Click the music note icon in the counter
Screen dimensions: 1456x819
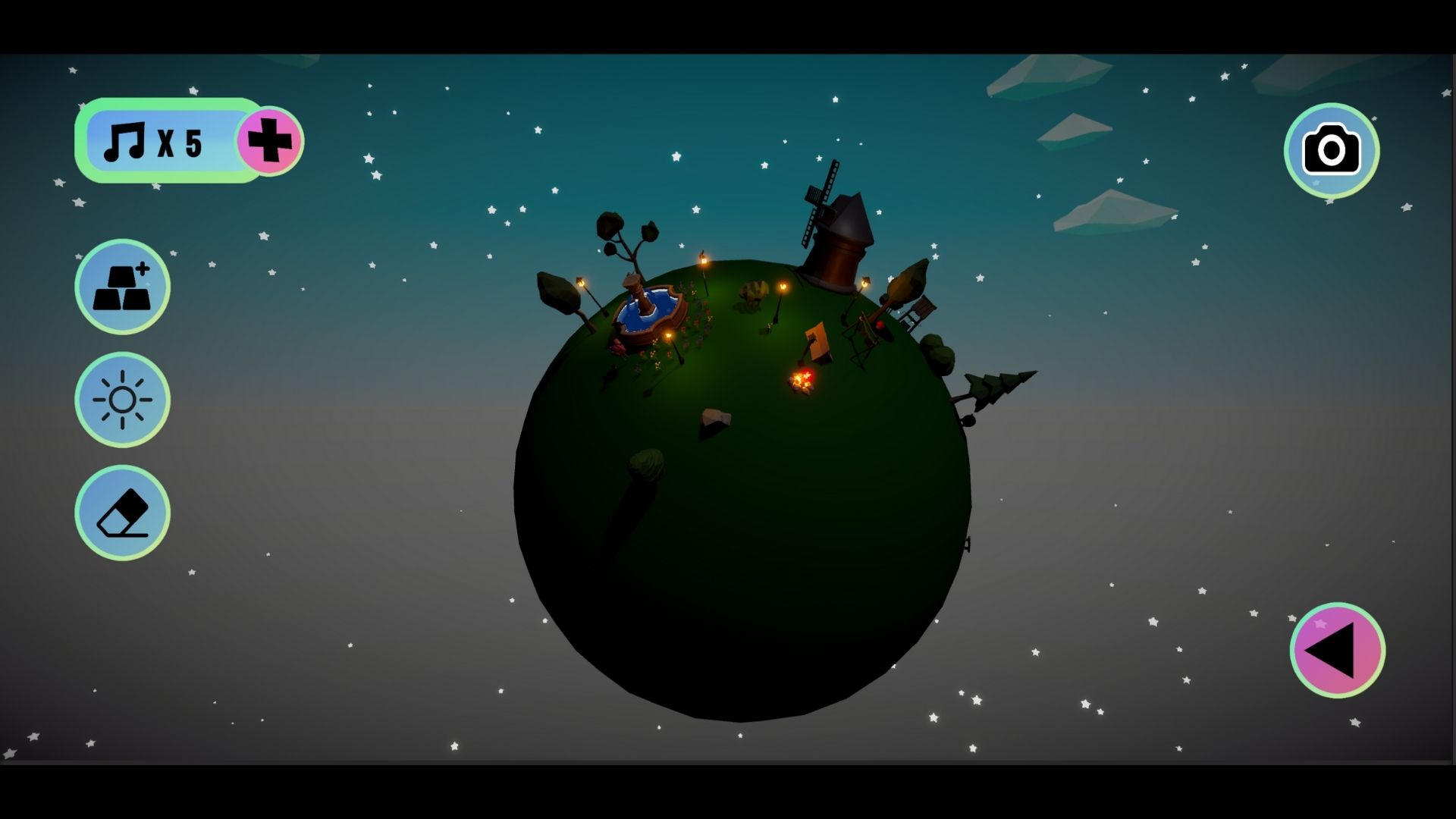tap(127, 140)
